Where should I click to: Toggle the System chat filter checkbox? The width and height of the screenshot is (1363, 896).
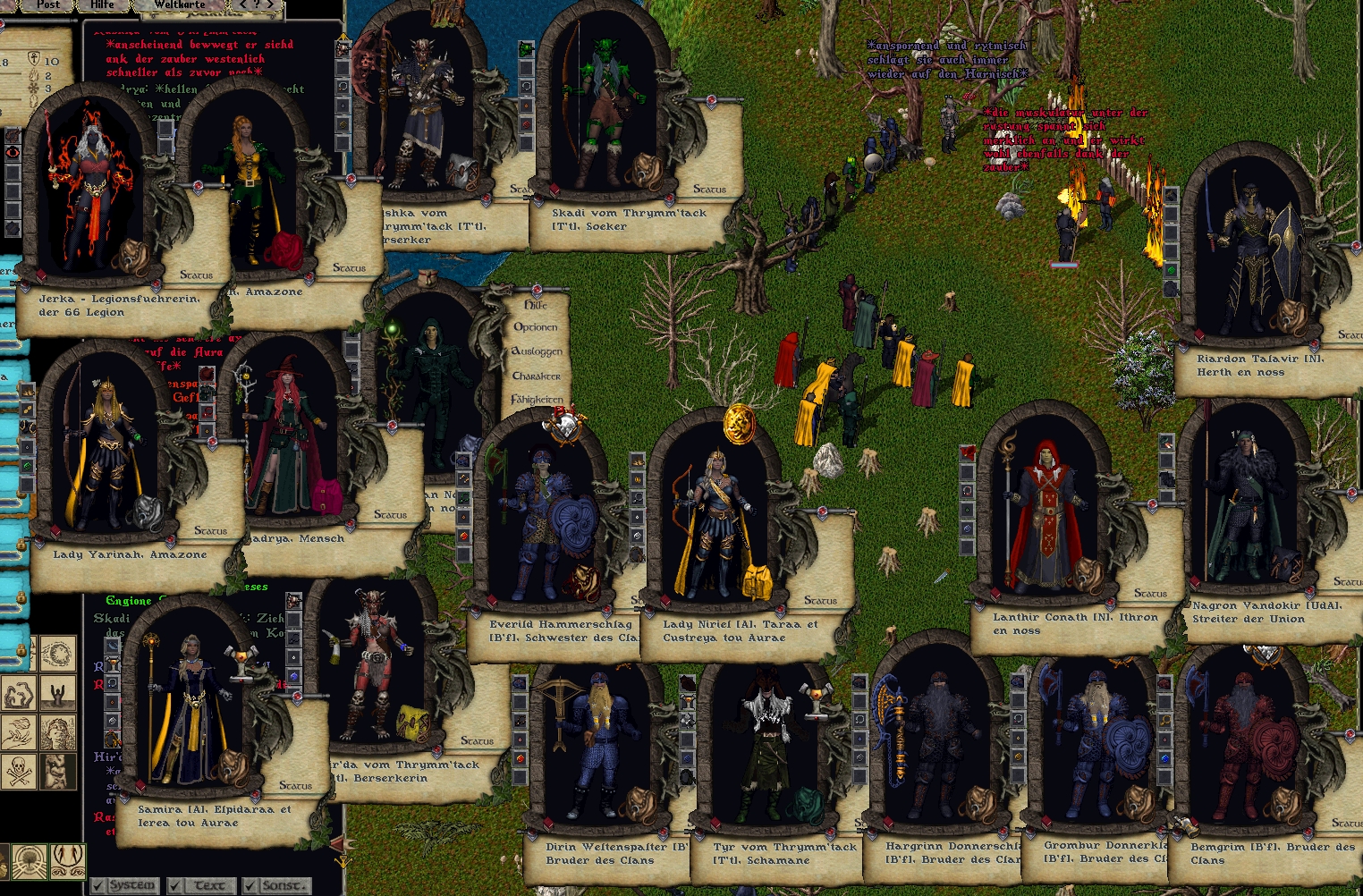click(x=97, y=886)
